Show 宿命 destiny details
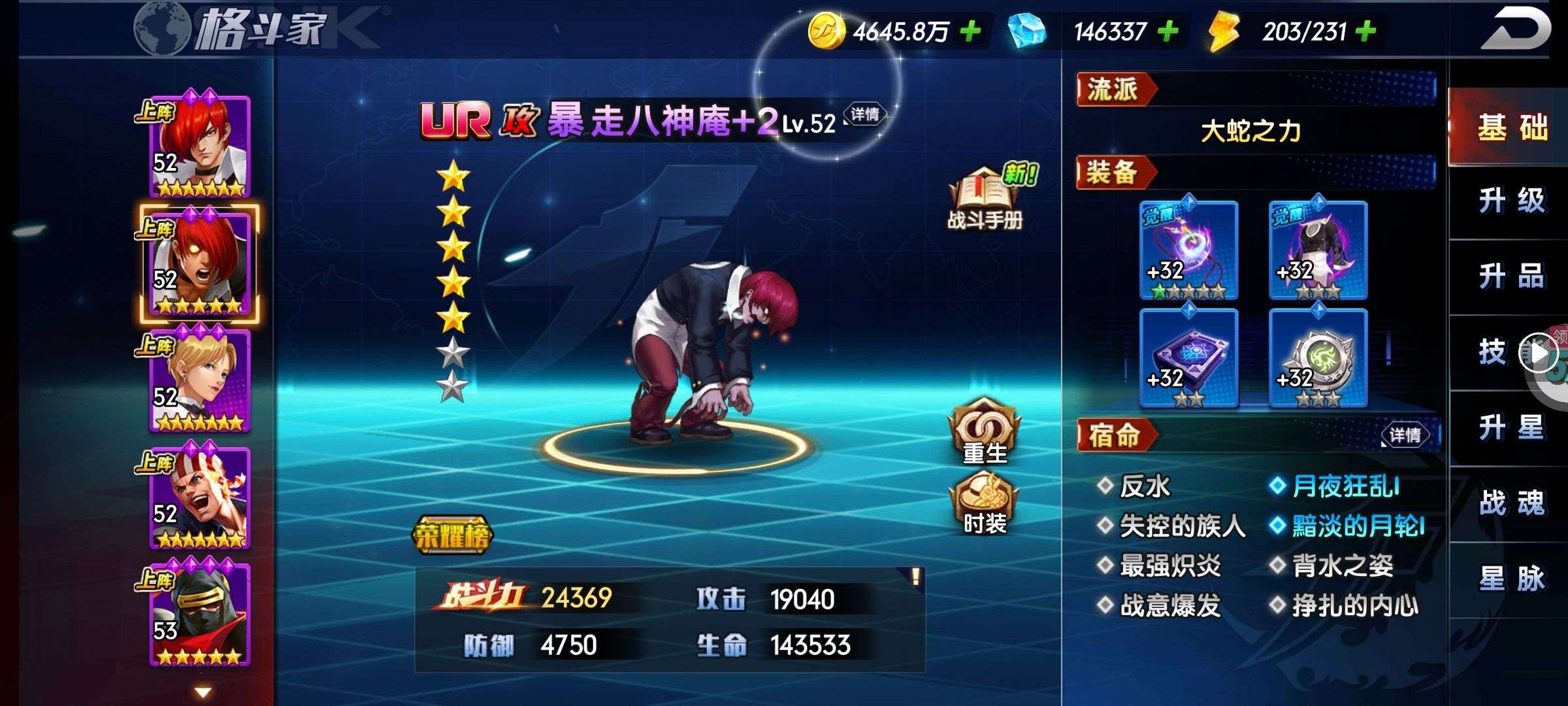Image resolution: width=1568 pixels, height=706 pixels. (1405, 435)
